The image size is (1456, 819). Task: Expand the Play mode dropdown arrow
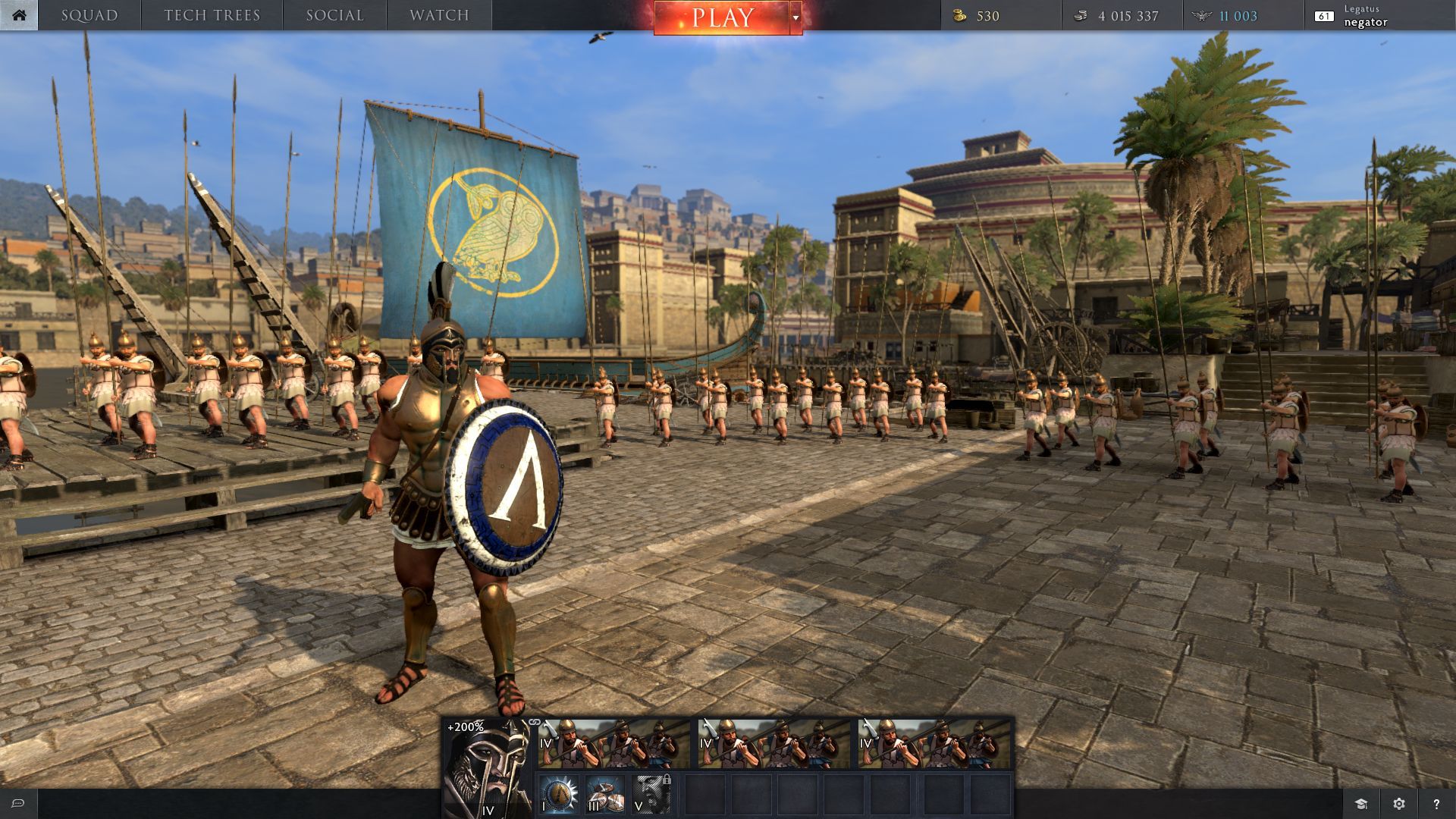(795, 17)
